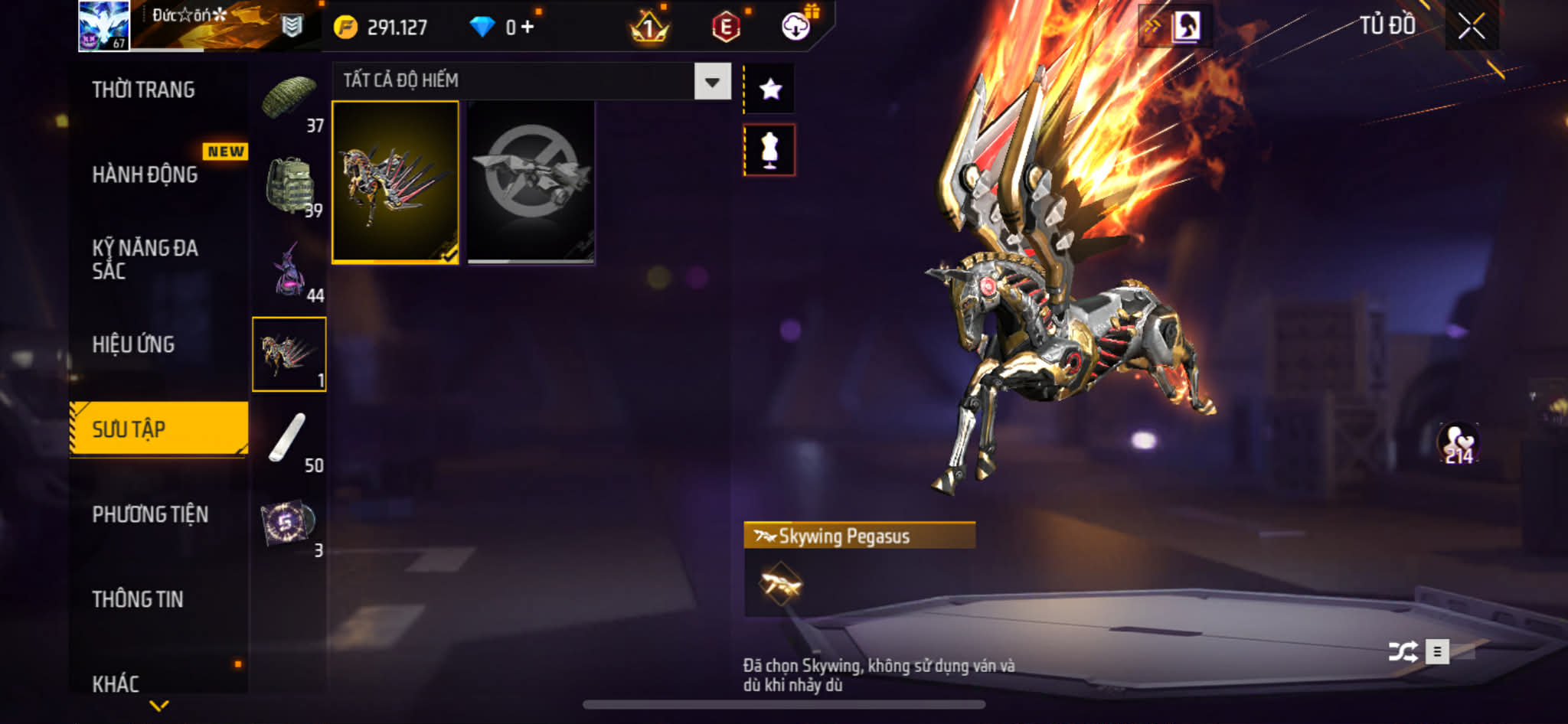The height and width of the screenshot is (724, 1568).
Task: Switch to the HÀNH ĐỘNG tab
Action: tap(145, 174)
